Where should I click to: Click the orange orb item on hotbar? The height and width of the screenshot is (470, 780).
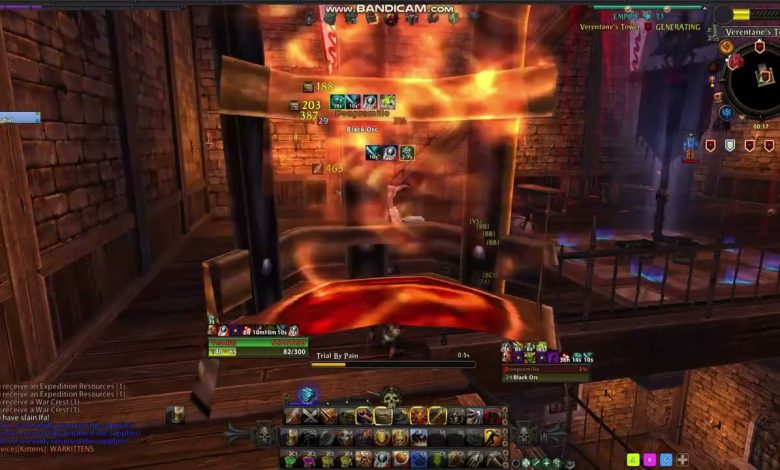pos(401,458)
